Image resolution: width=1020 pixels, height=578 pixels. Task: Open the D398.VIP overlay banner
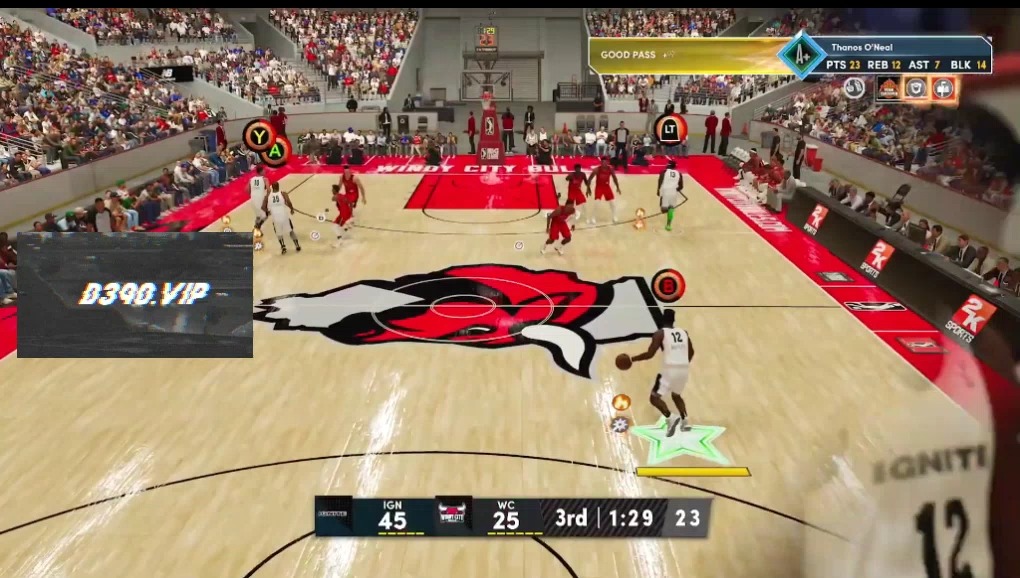tap(135, 294)
